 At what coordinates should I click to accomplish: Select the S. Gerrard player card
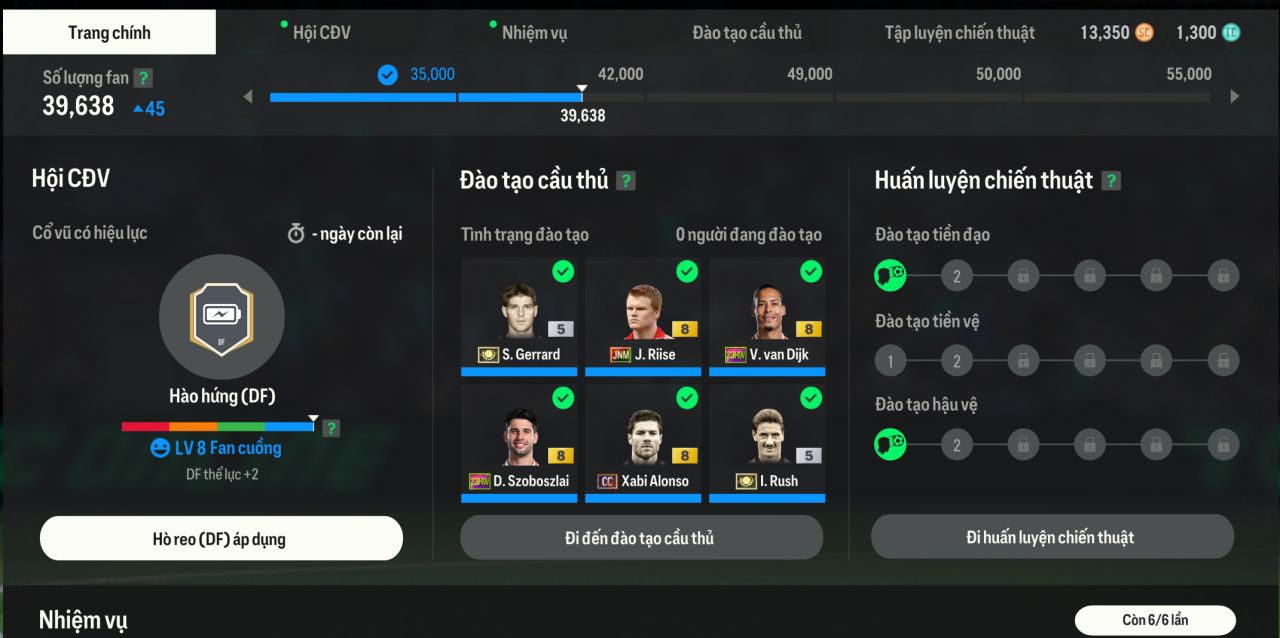point(519,316)
